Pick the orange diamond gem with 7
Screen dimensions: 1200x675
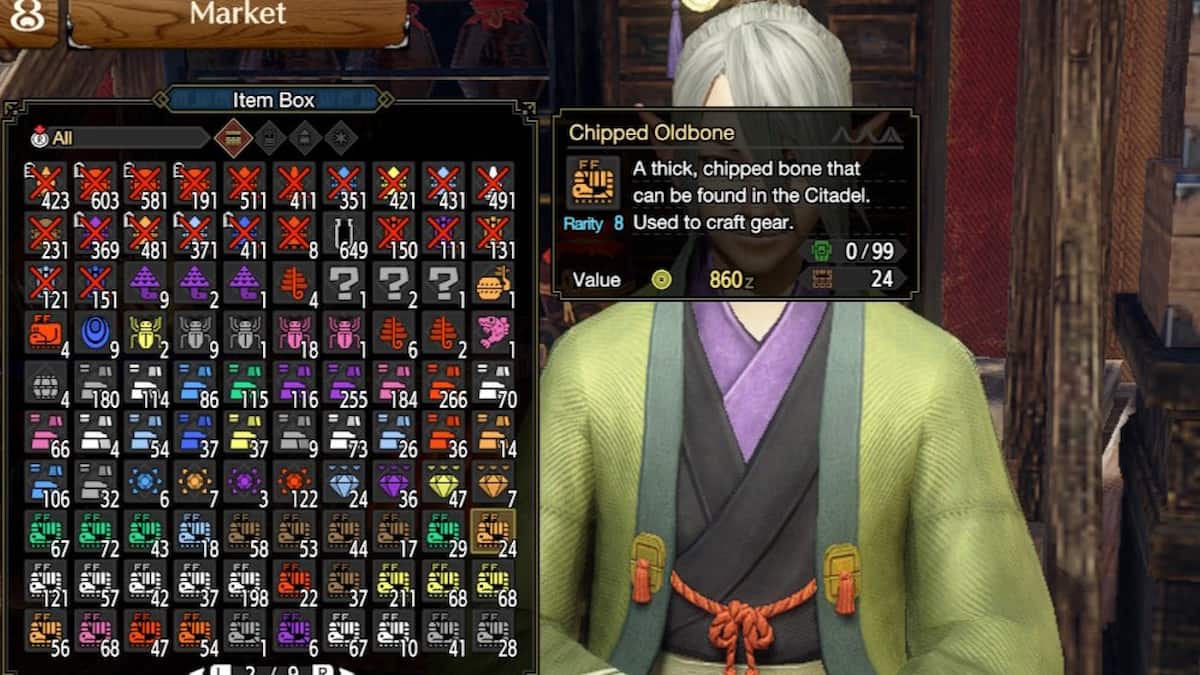492,482
